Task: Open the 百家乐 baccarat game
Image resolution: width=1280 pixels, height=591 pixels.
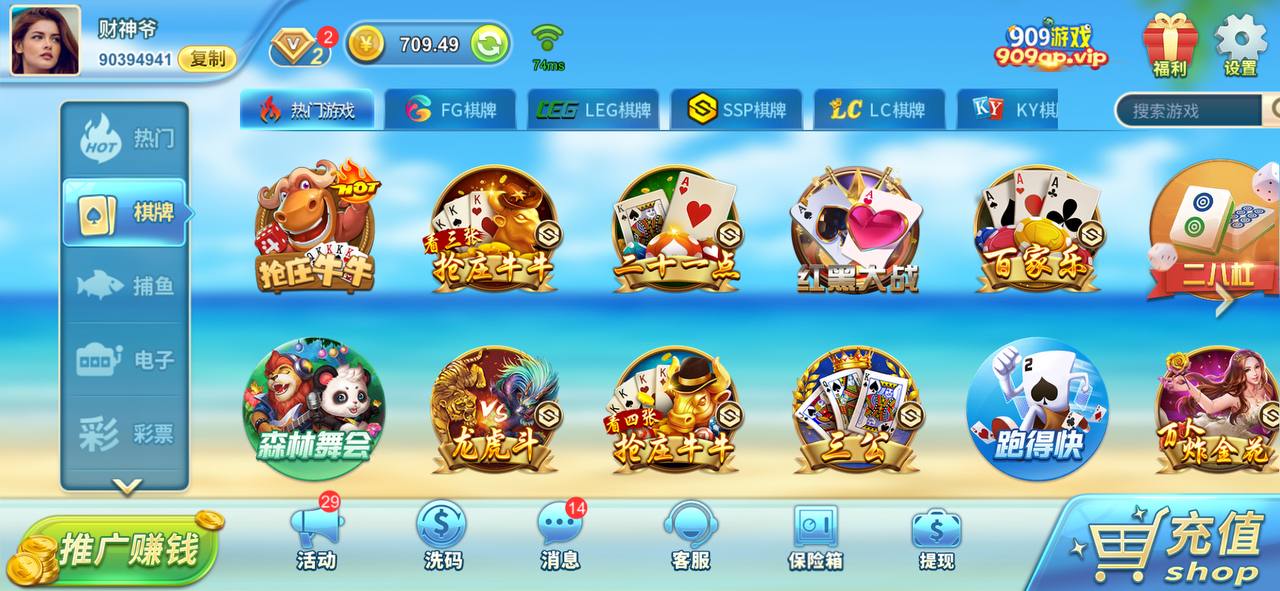Action: click(1038, 230)
